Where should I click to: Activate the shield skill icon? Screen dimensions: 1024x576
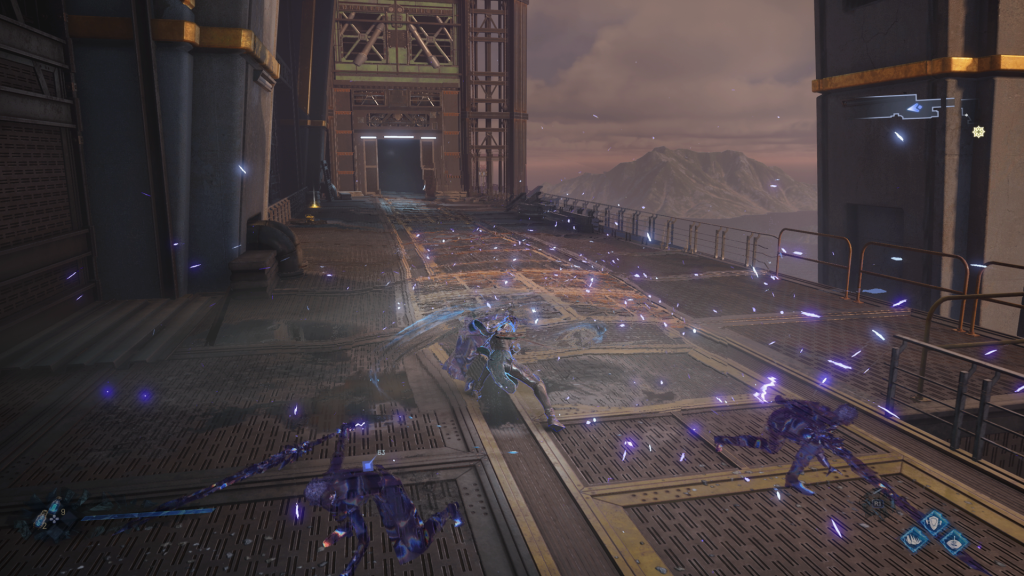coord(934,522)
